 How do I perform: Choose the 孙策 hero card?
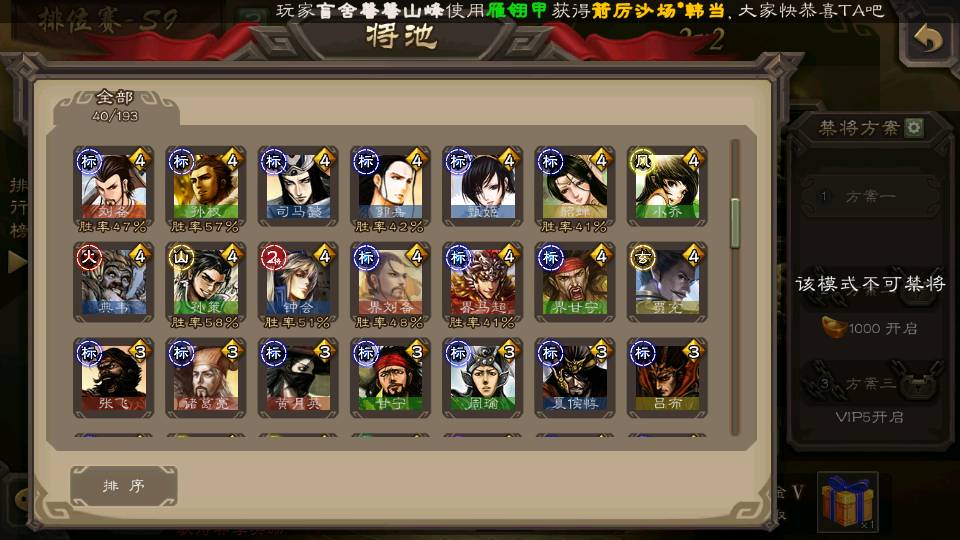206,281
